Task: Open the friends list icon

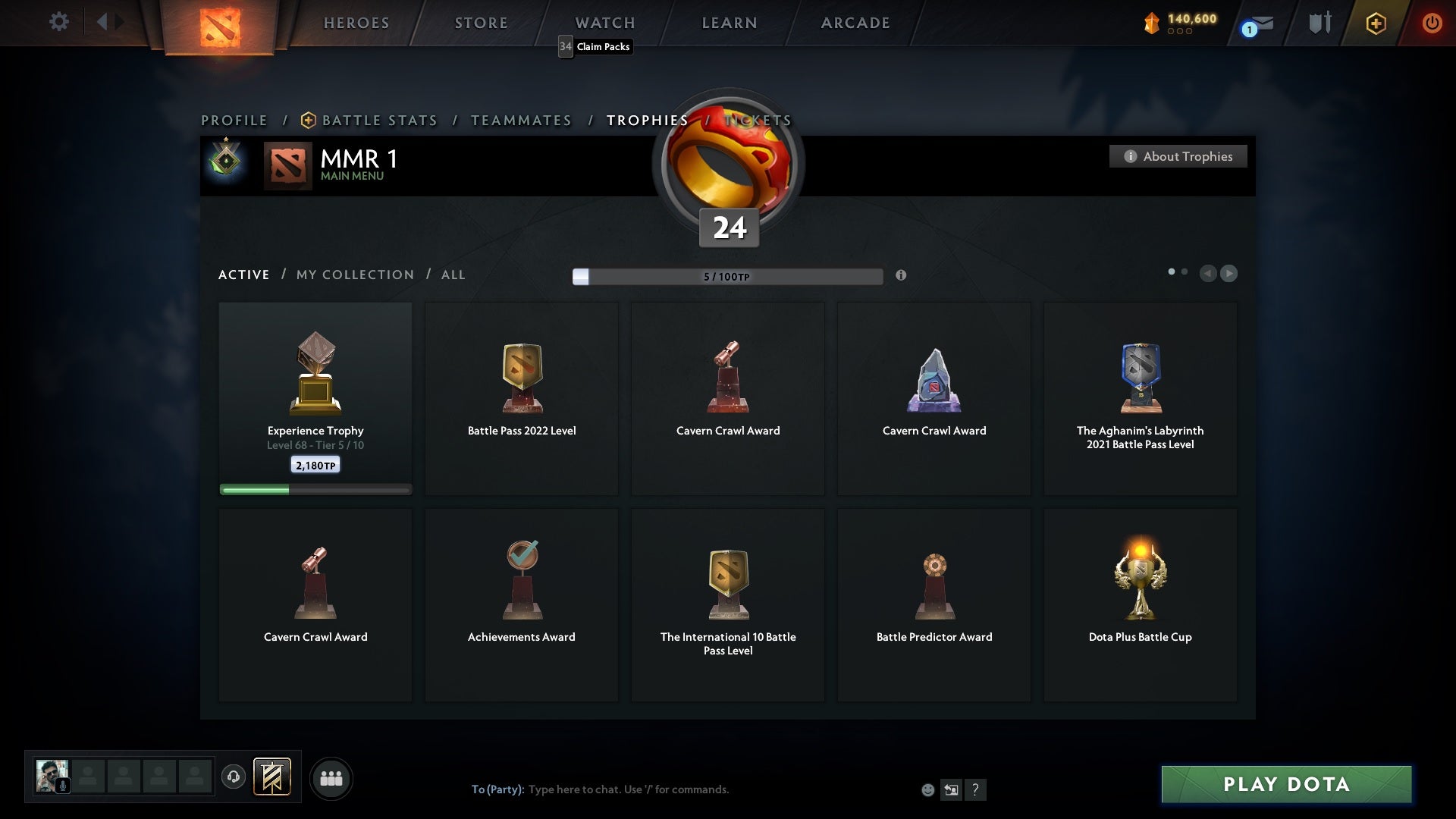Action: click(331, 778)
